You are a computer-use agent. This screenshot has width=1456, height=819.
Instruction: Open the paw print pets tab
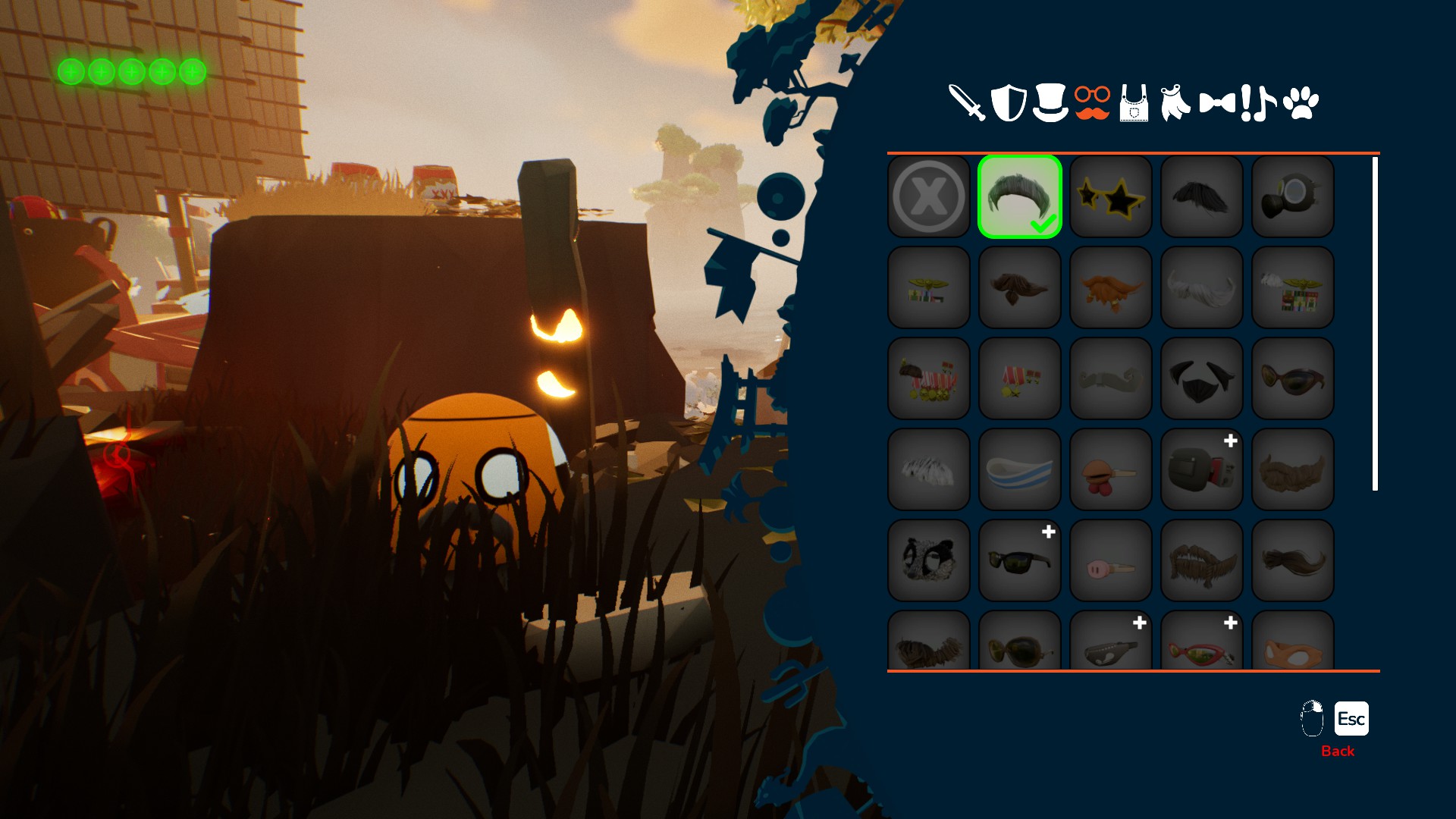[1301, 103]
